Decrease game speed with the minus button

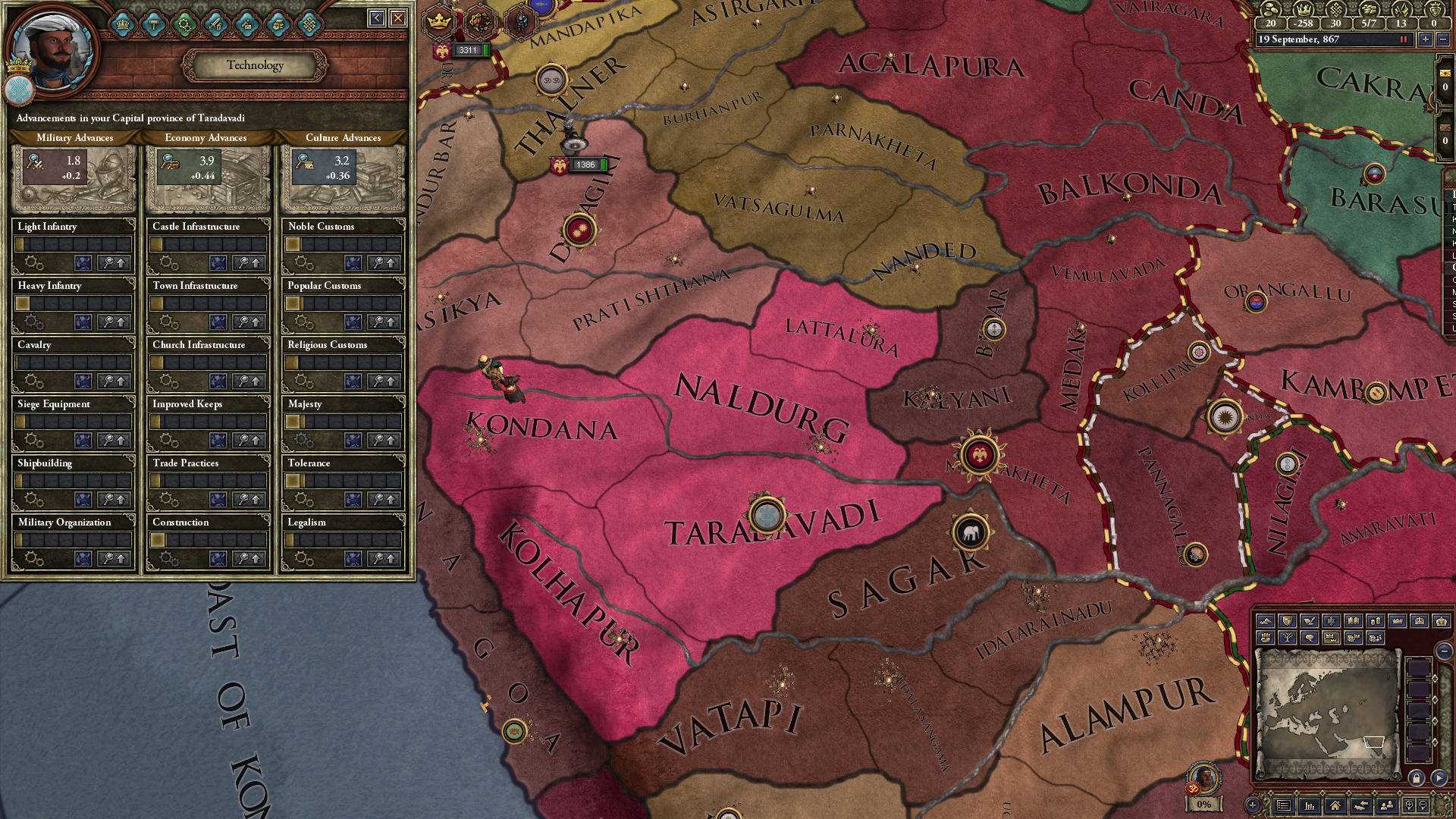pos(1444,39)
